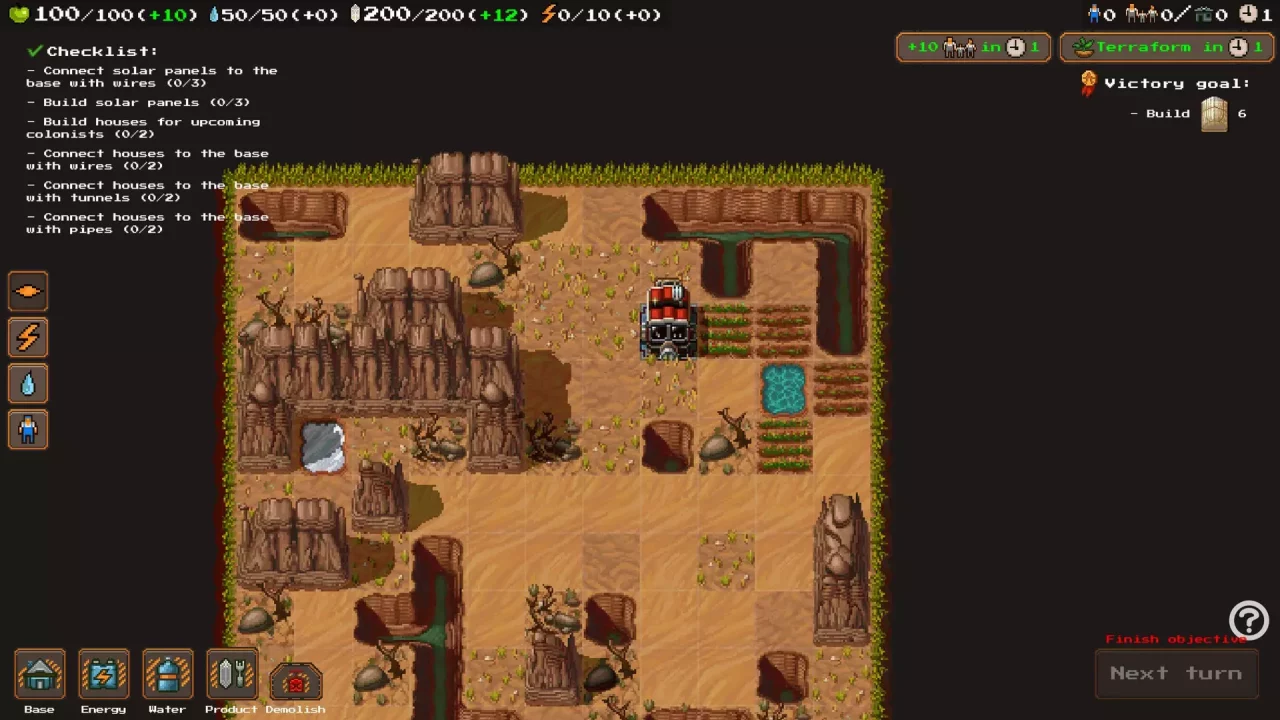Screen dimensions: 1280x720
Task: Toggle the colonist overlay
Action: pyautogui.click(x=27, y=429)
